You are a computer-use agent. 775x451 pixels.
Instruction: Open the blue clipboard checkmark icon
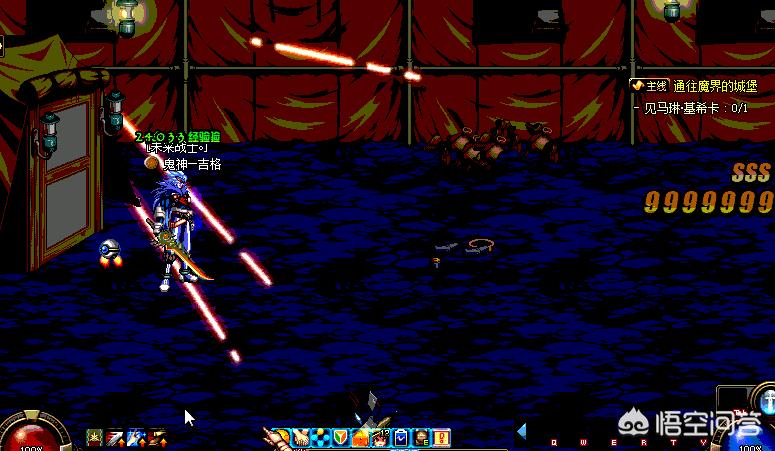click(400, 438)
